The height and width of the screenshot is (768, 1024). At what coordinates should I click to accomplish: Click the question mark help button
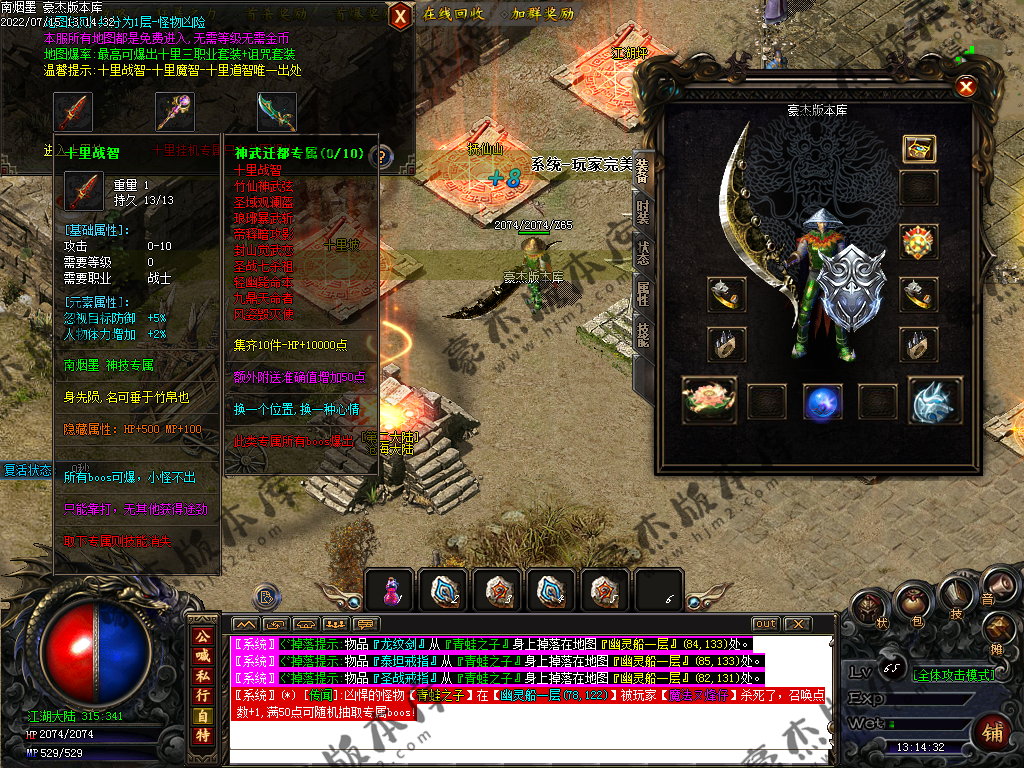click(x=381, y=156)
